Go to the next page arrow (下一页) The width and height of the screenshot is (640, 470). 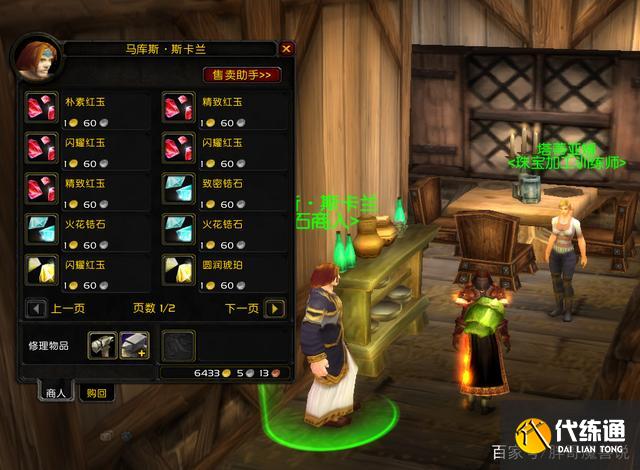tap(275, 308)
